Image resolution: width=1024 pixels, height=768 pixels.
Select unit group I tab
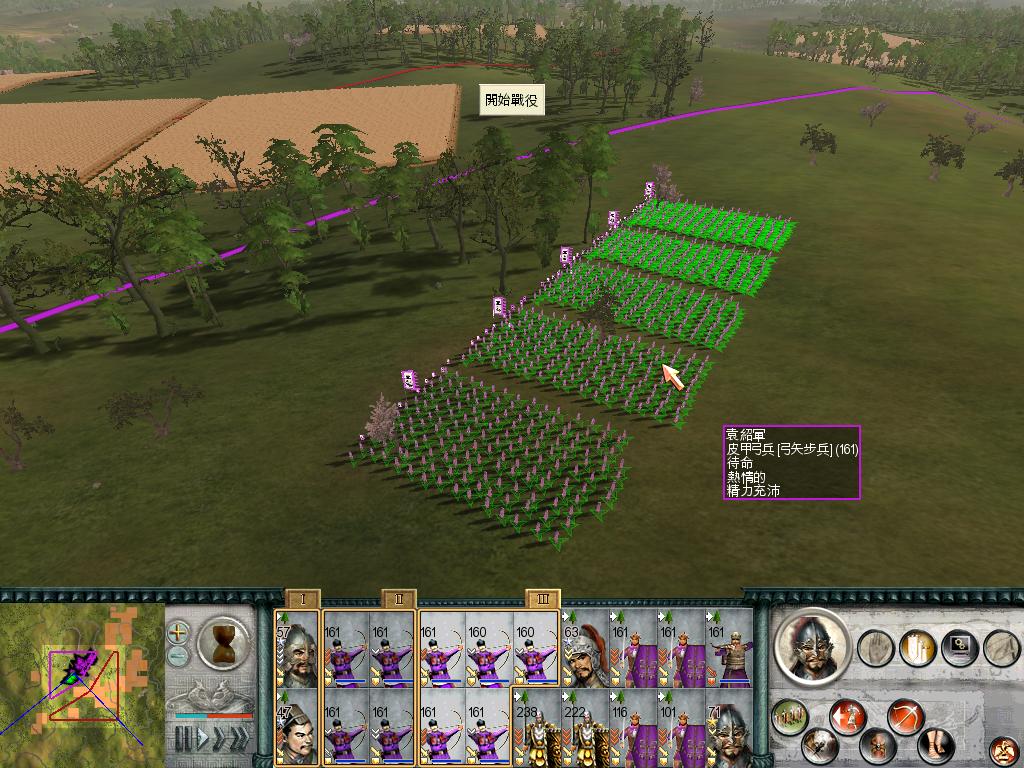coord(302,599)
